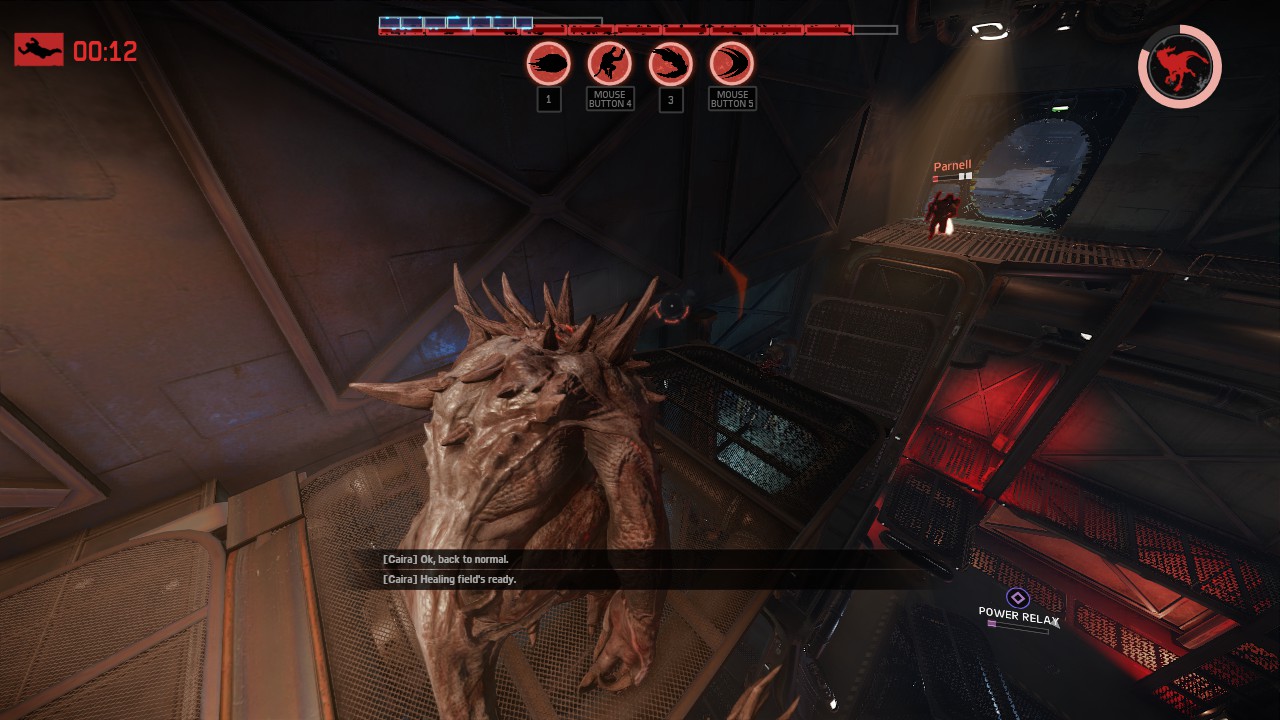1280x720 pixels.
Task: Select the Parnell hunter name tag
Action: point(952,166)
